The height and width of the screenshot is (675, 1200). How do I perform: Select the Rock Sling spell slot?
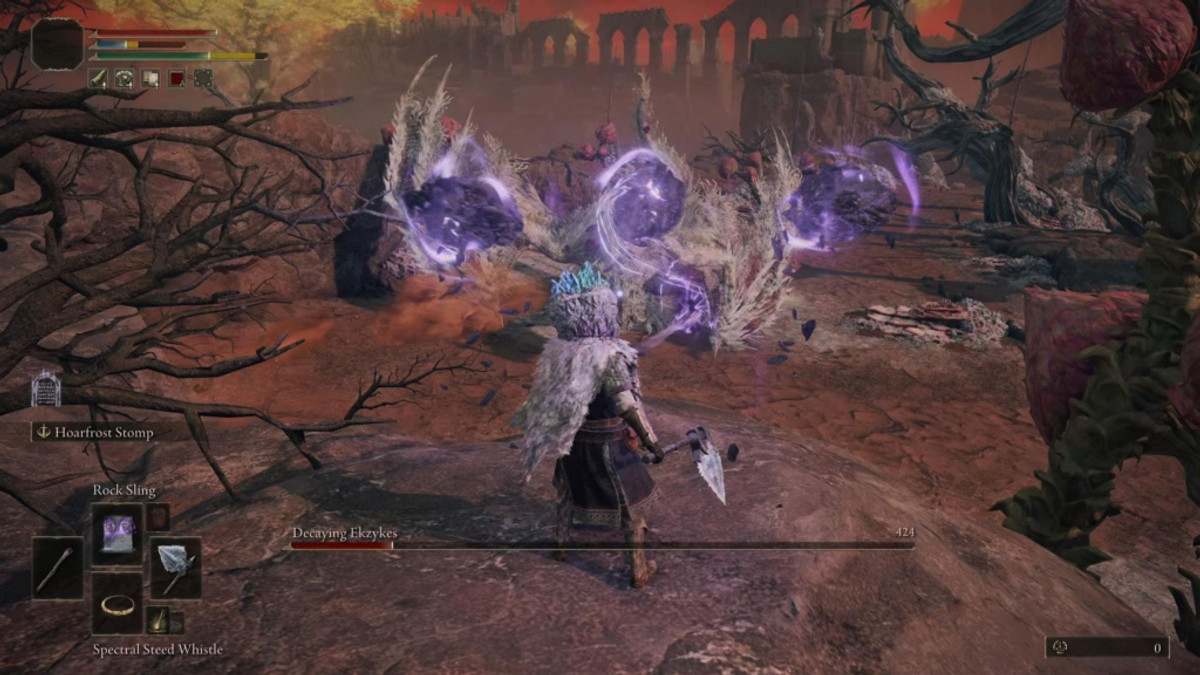118,534
